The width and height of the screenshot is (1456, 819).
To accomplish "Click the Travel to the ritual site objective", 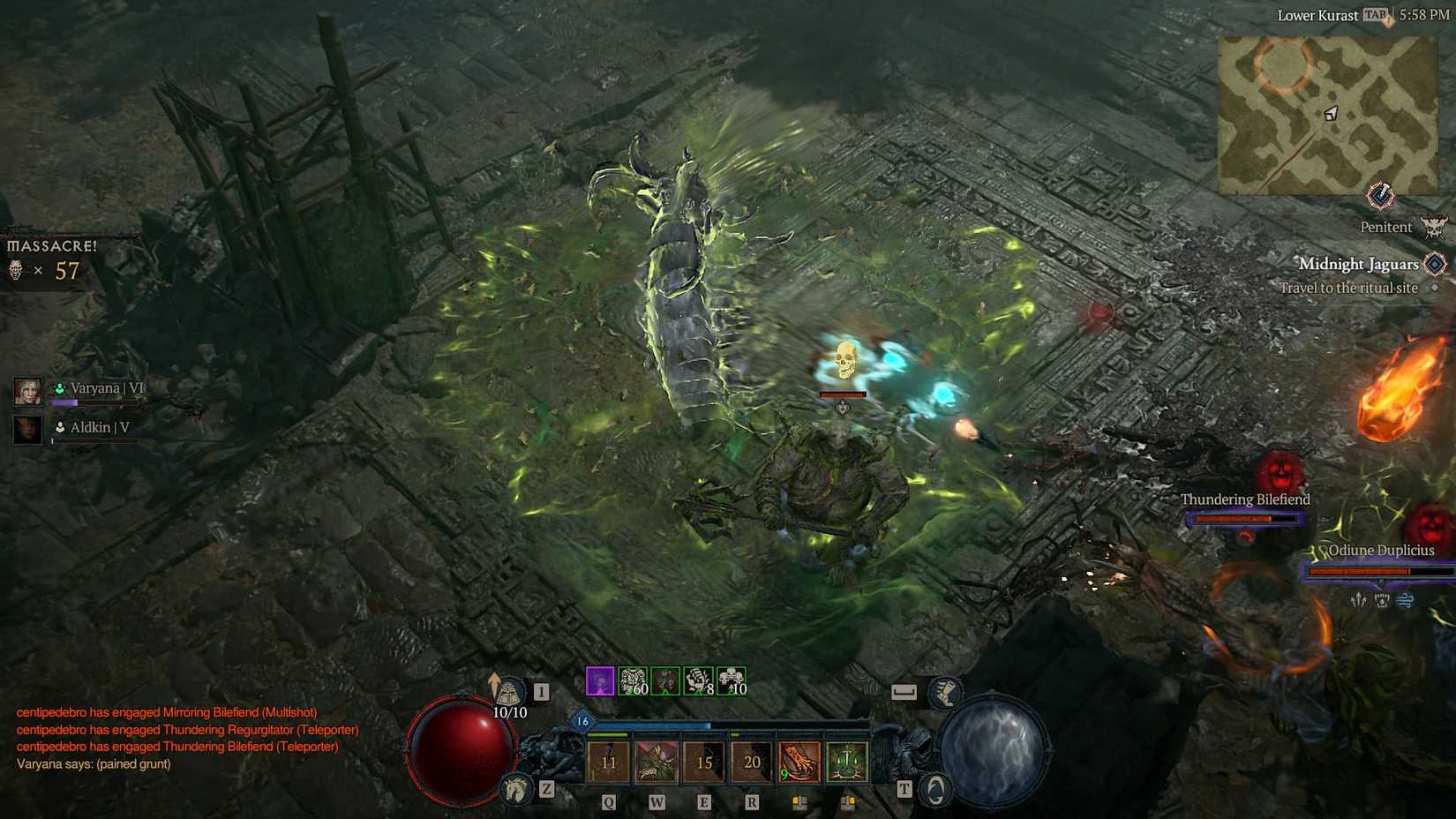I will click(x=1348, y=288).
